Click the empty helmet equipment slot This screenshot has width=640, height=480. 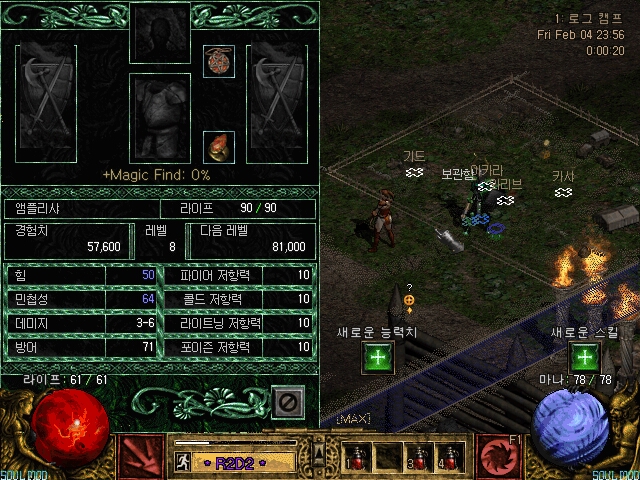pyautogui.click(x=159, y=33)
